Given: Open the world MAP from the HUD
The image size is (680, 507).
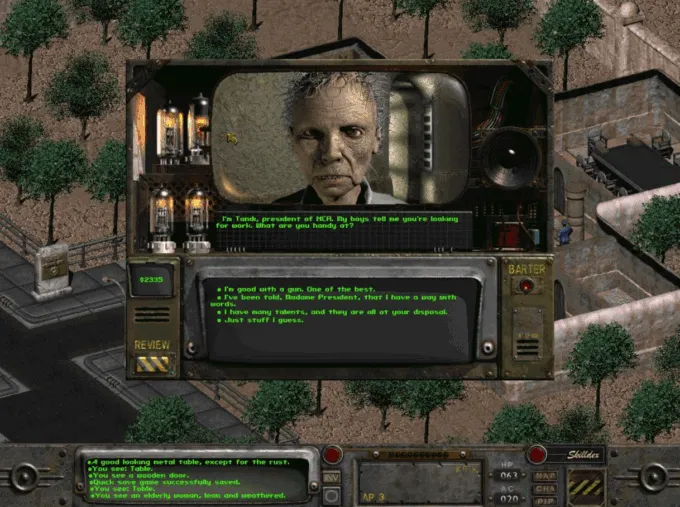Looking at the screenshot, I should (x=545, y=475).
